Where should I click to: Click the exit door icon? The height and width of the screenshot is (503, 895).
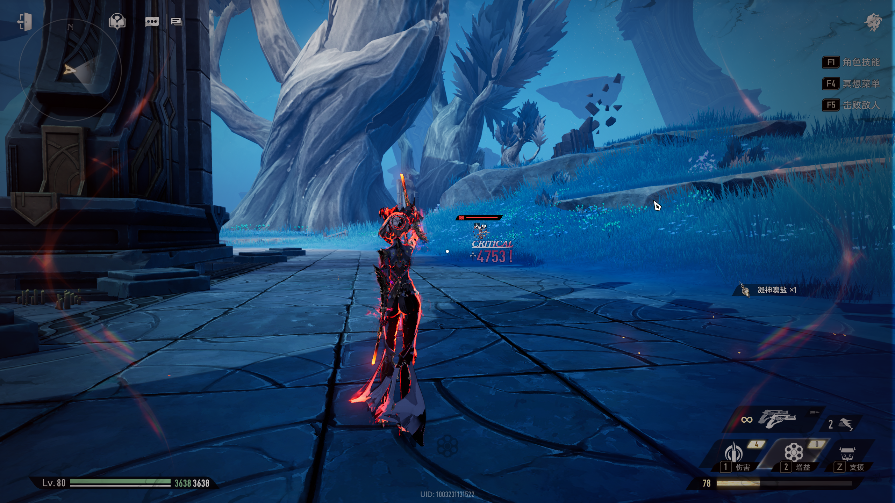pyautogui.click(x=24, y=21)
